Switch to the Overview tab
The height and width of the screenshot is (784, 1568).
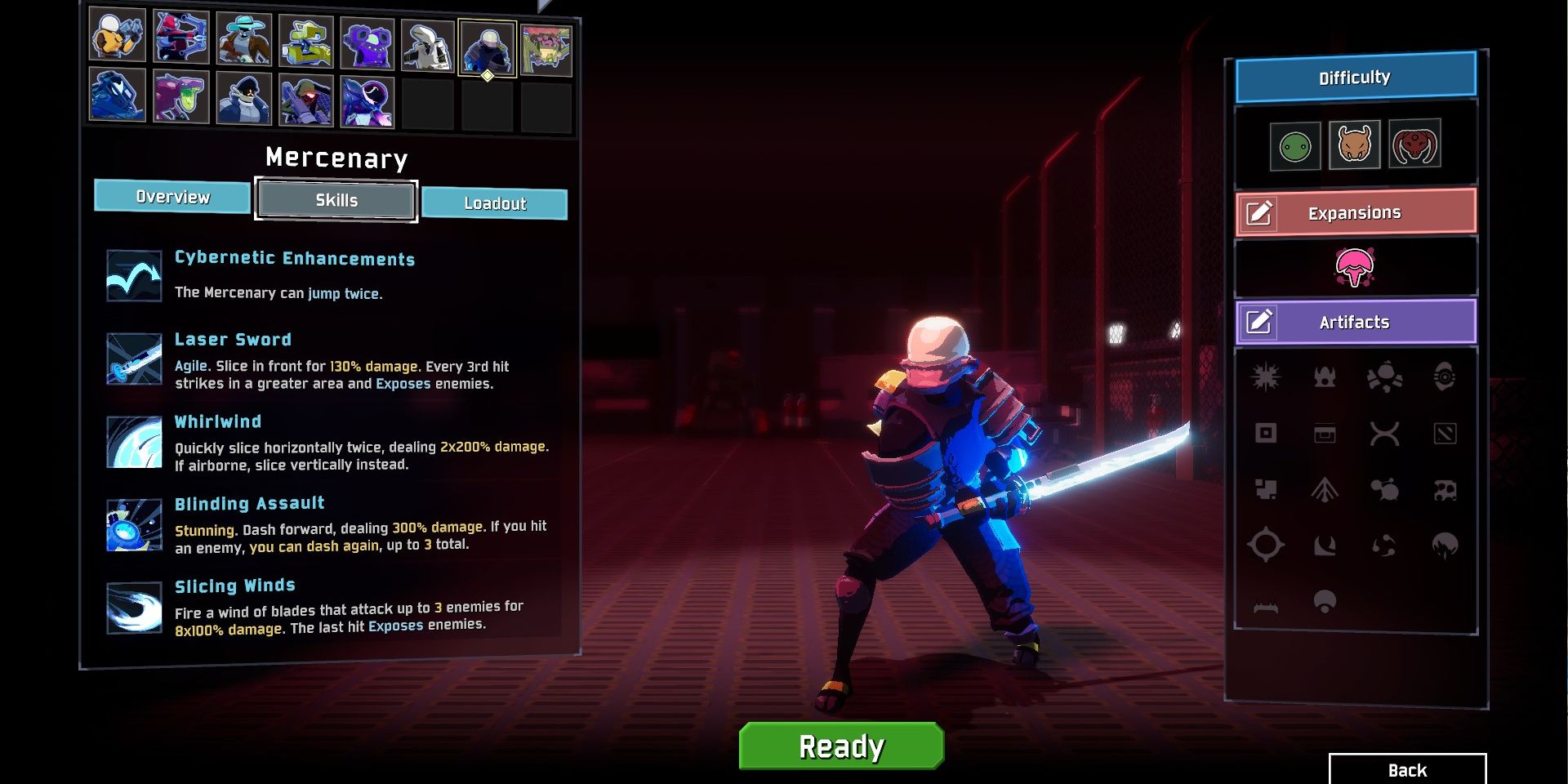(172, 197)
